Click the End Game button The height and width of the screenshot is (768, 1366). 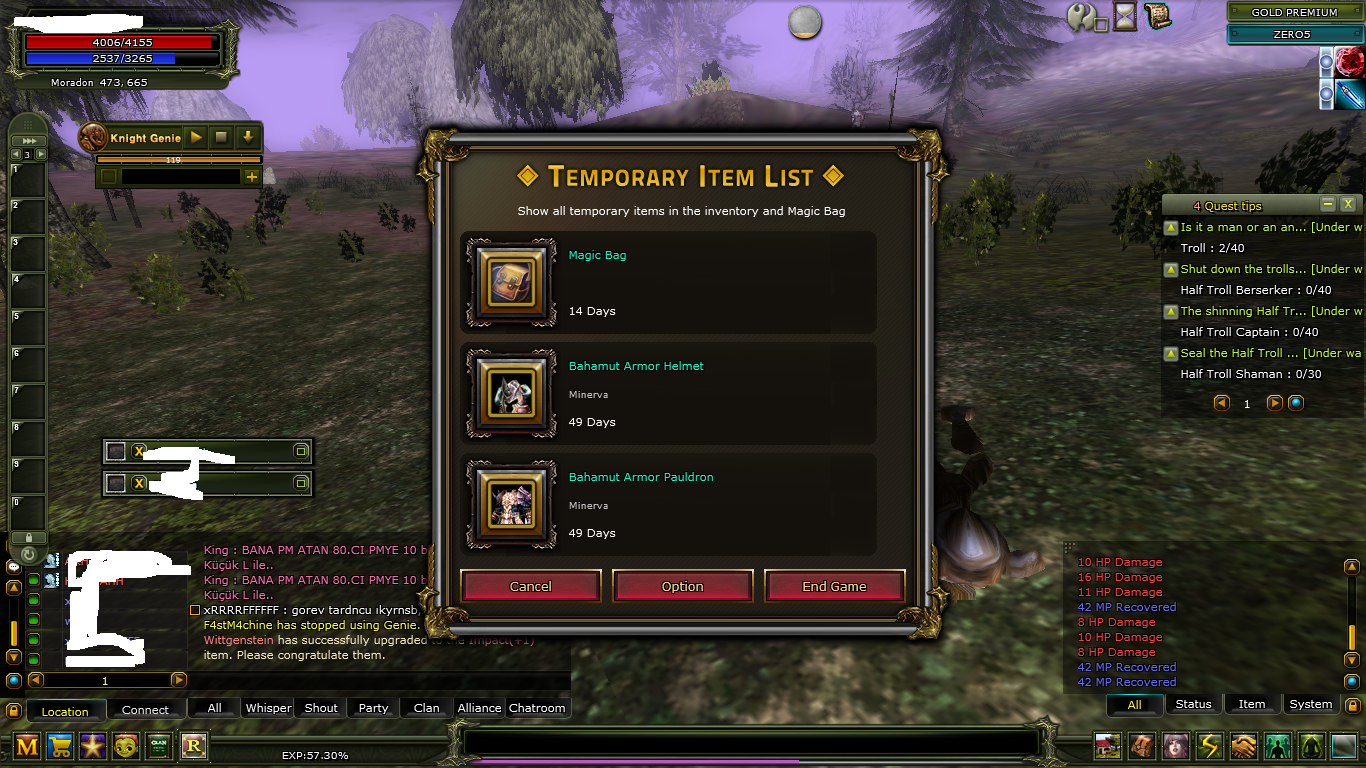[x=834, y=587]
